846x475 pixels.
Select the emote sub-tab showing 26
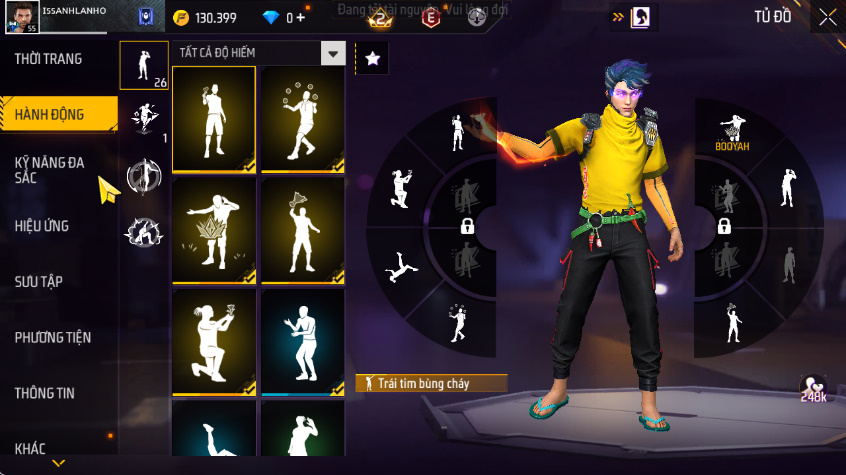(x=144, y=66)
